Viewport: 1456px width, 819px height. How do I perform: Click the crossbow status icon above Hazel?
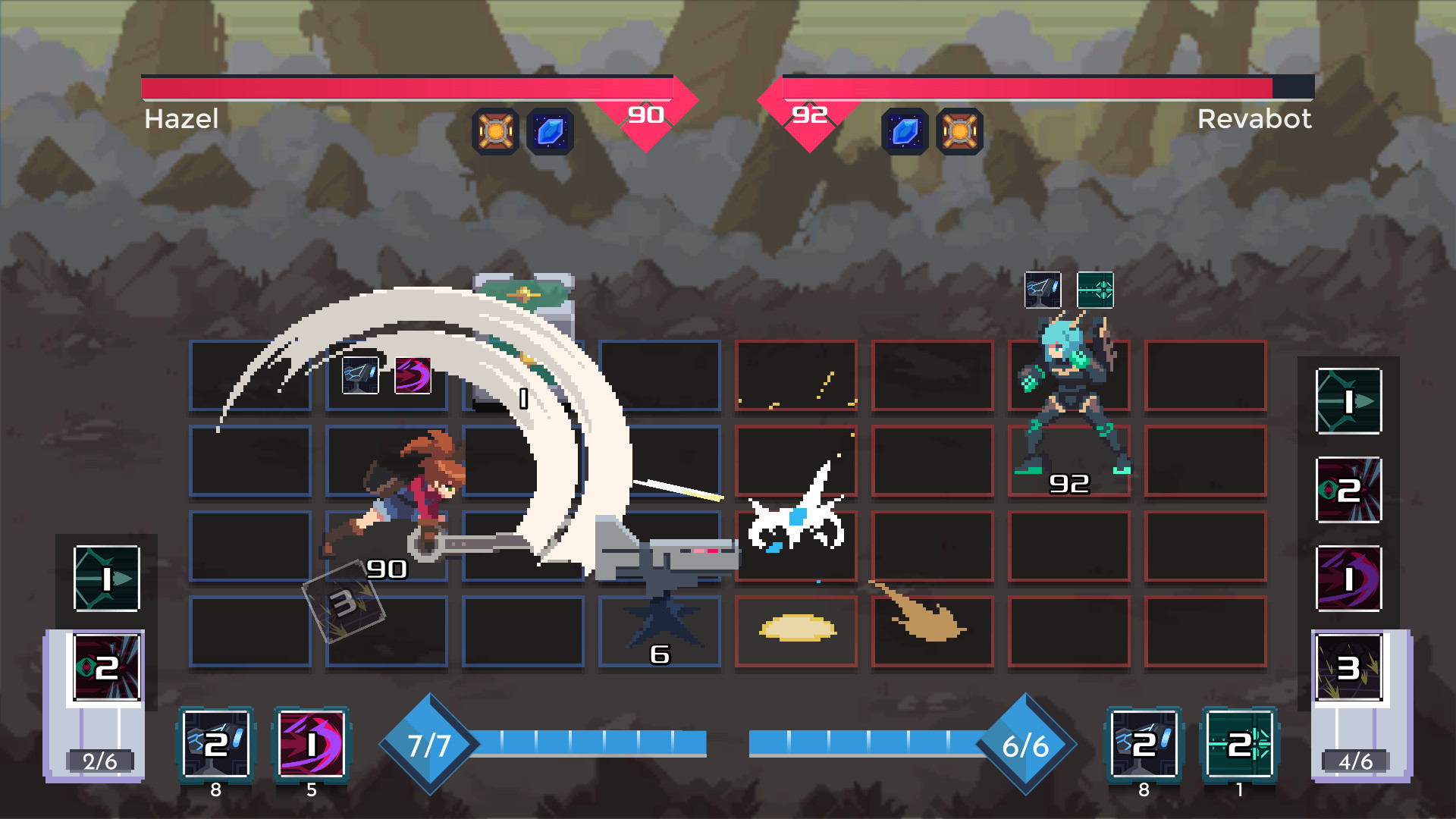tap(359, 375)
